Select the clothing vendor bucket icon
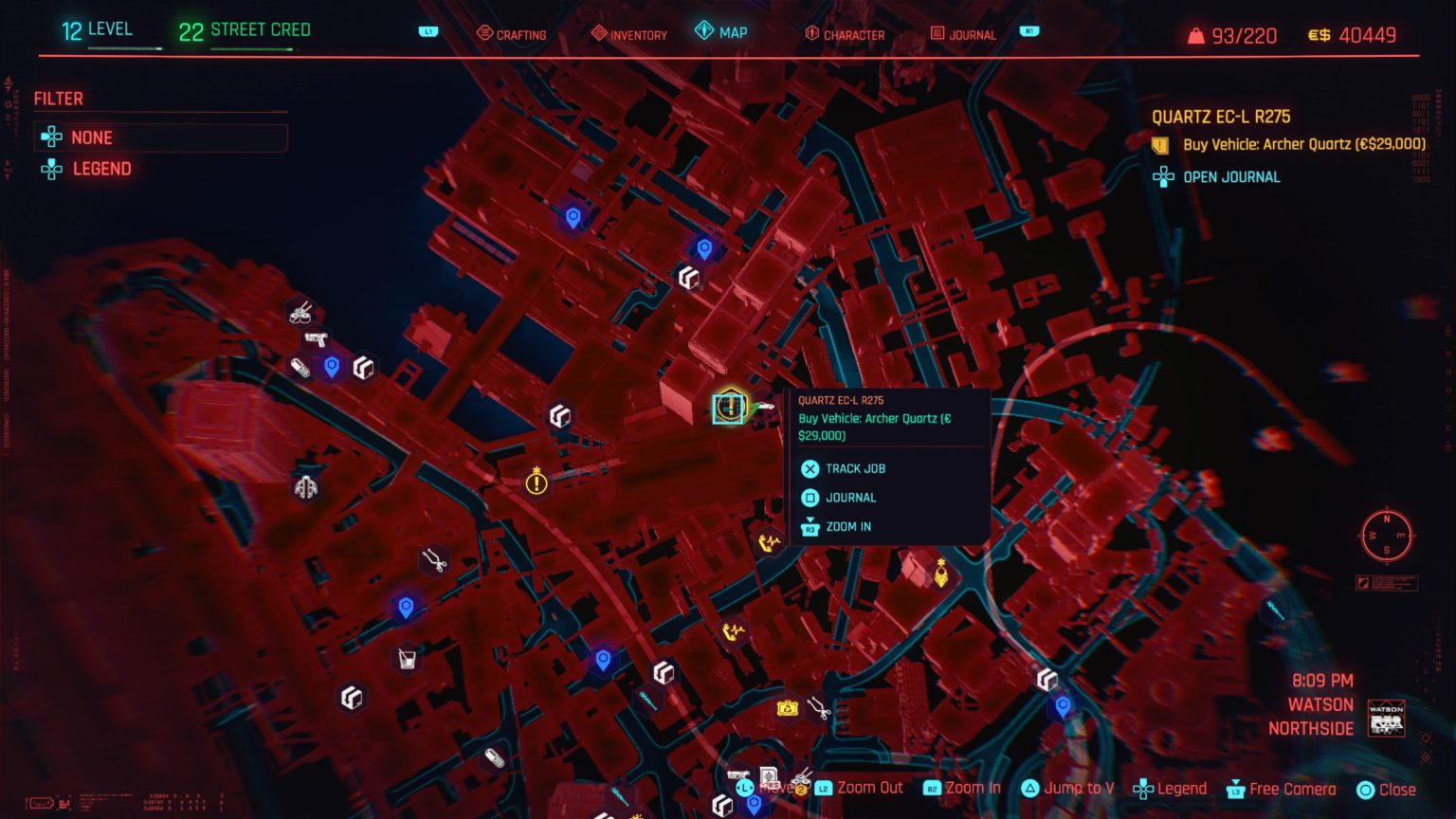Viewport: 1456px width, 819px height. click(x=408, y=658)
